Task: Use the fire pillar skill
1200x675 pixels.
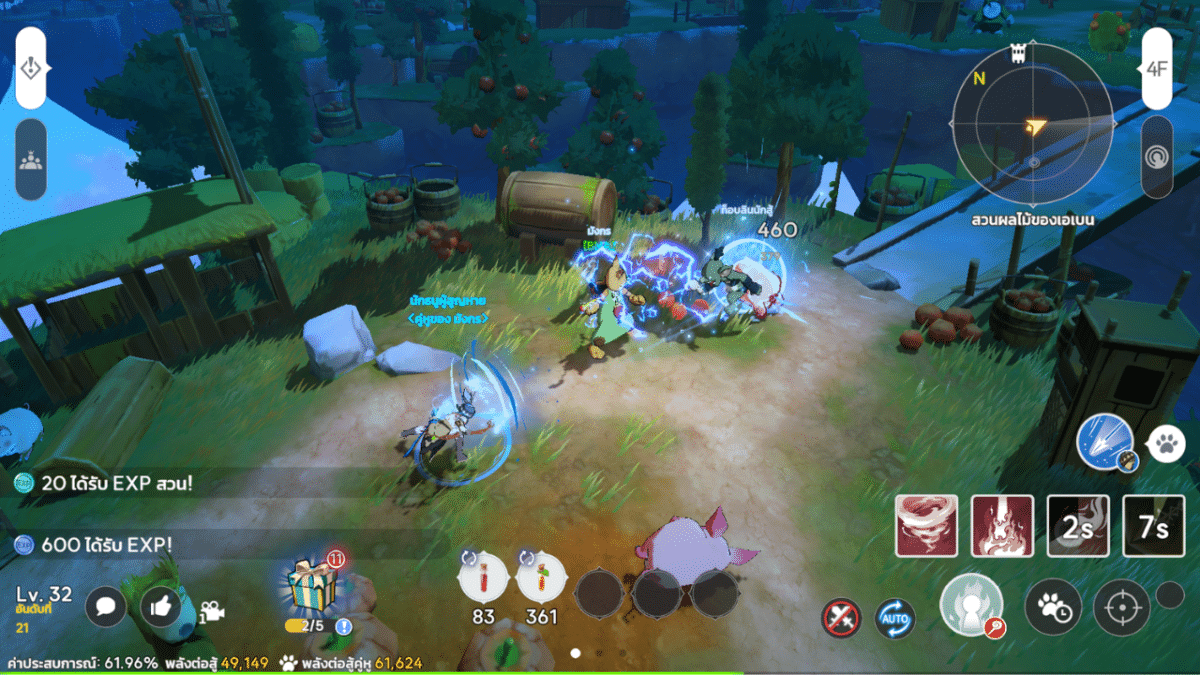Action: [1003, 526]
